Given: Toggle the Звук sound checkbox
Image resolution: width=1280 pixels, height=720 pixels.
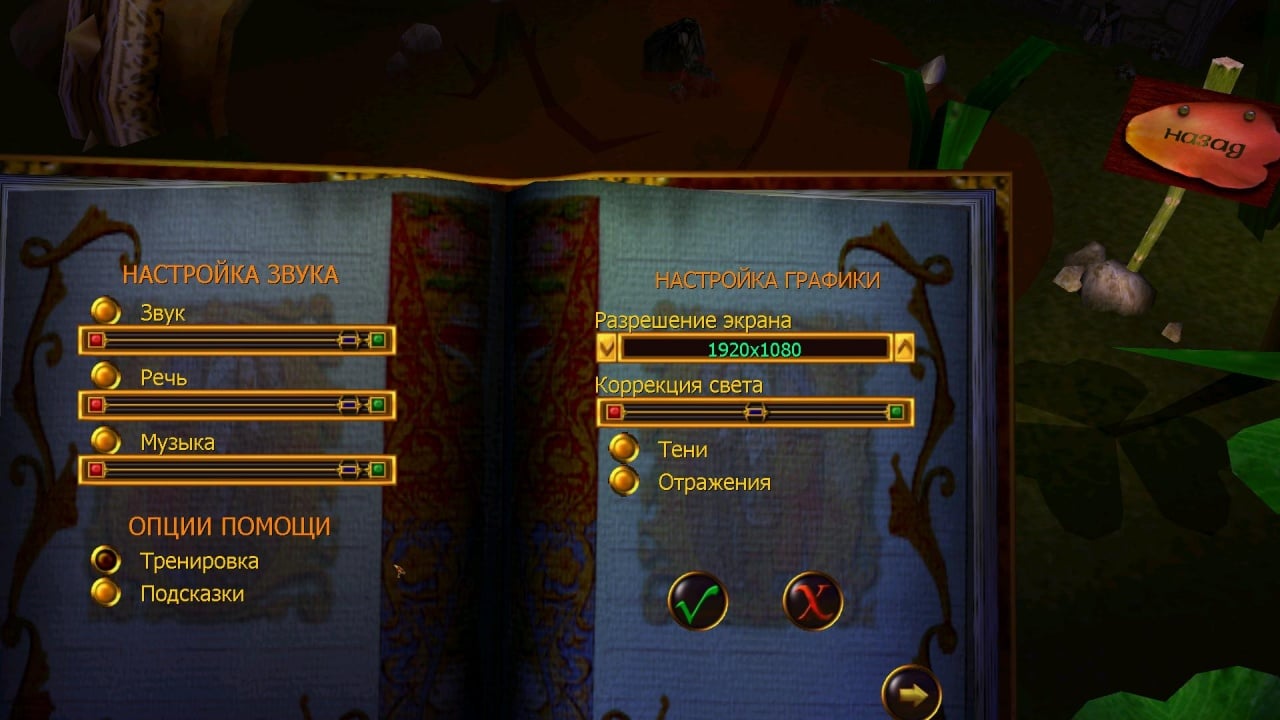Looking at the screenshot, I should coord(105,312).
